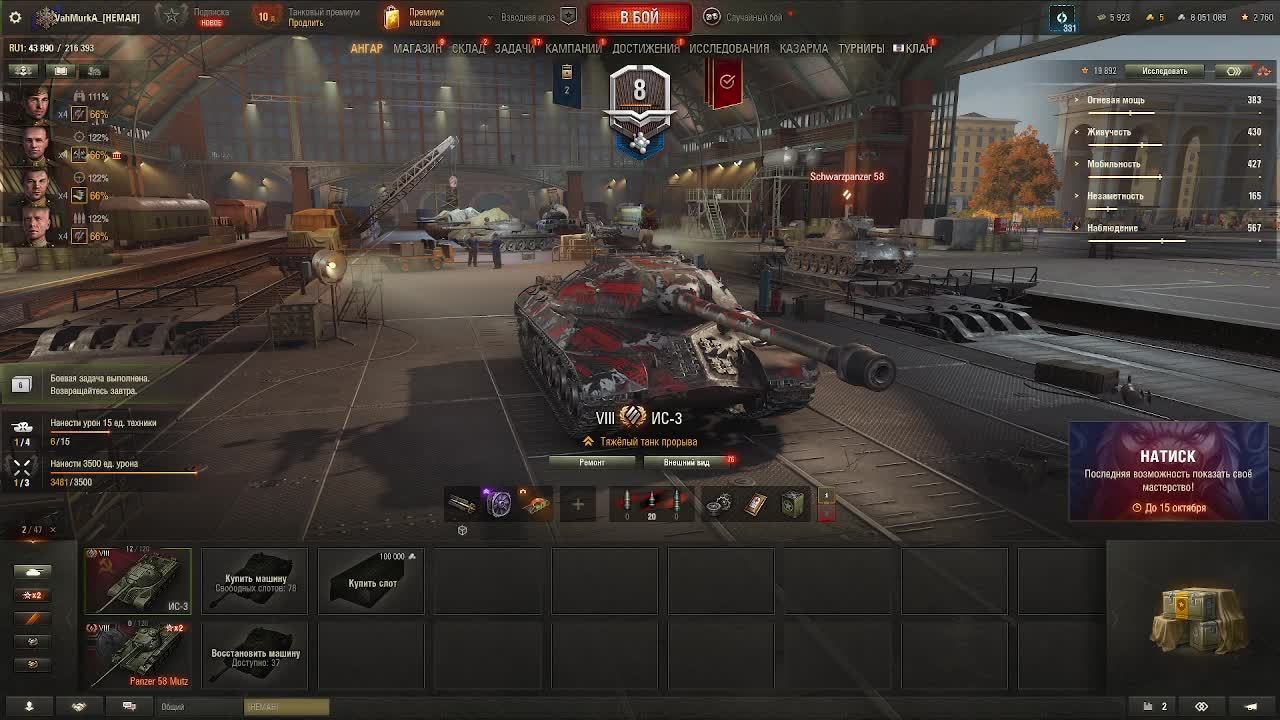Image resolution: width=1280 pixels, height=720 pixels.
Task: Choose the Купить машину tile
Action: coord(255,582)
